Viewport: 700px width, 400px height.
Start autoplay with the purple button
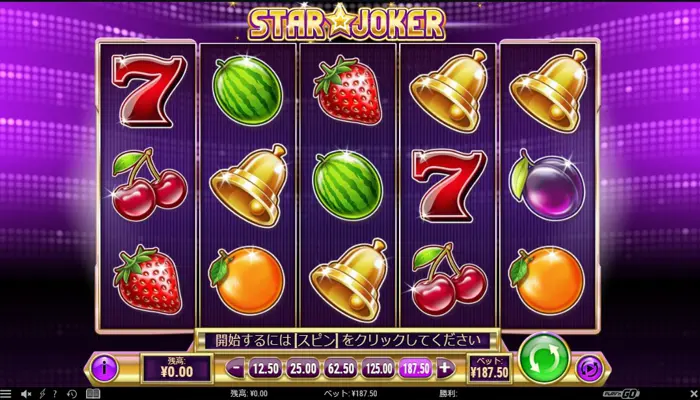click(592, 368)
